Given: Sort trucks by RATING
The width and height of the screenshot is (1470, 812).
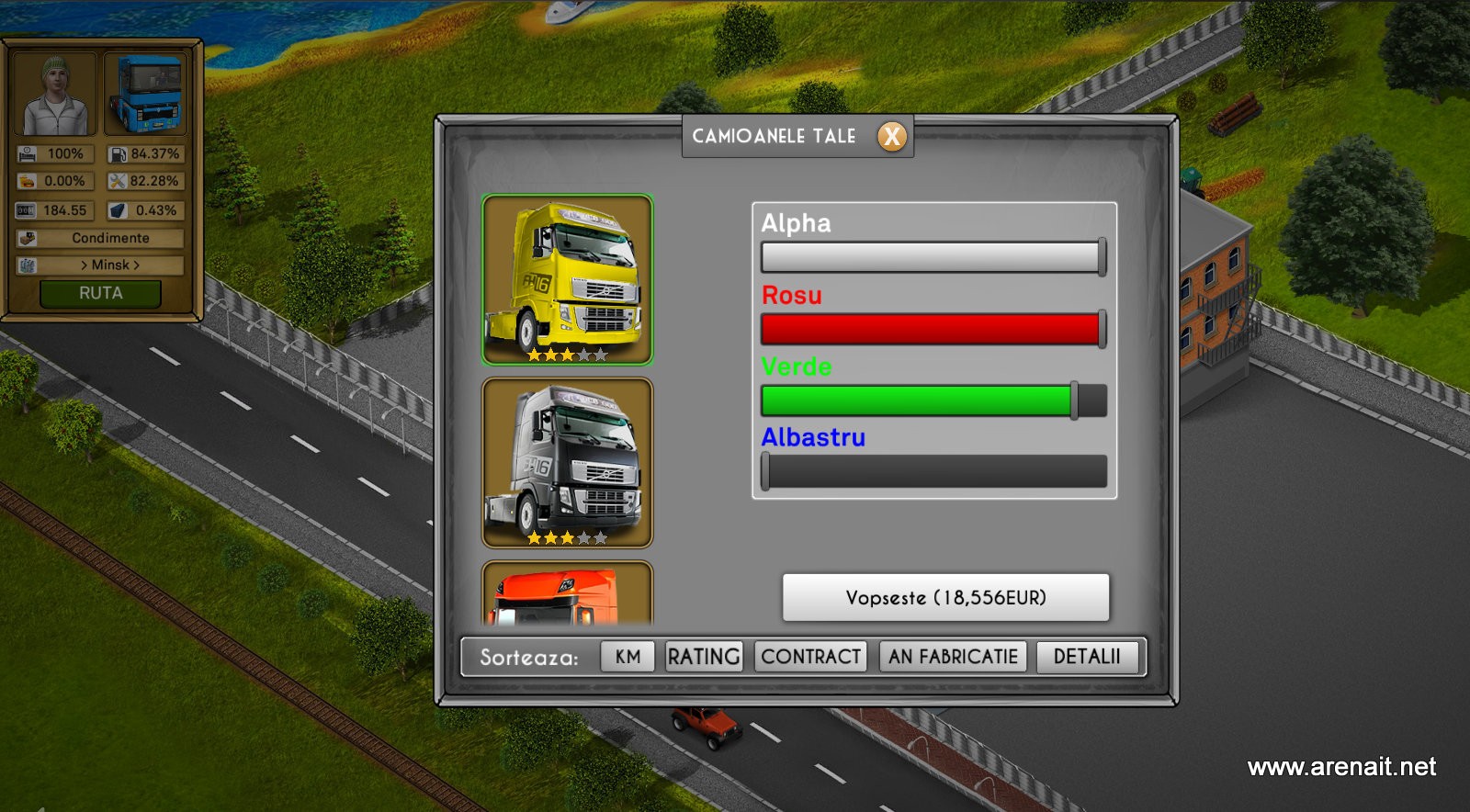Looking at the screenshot, I should pos(704,657).
